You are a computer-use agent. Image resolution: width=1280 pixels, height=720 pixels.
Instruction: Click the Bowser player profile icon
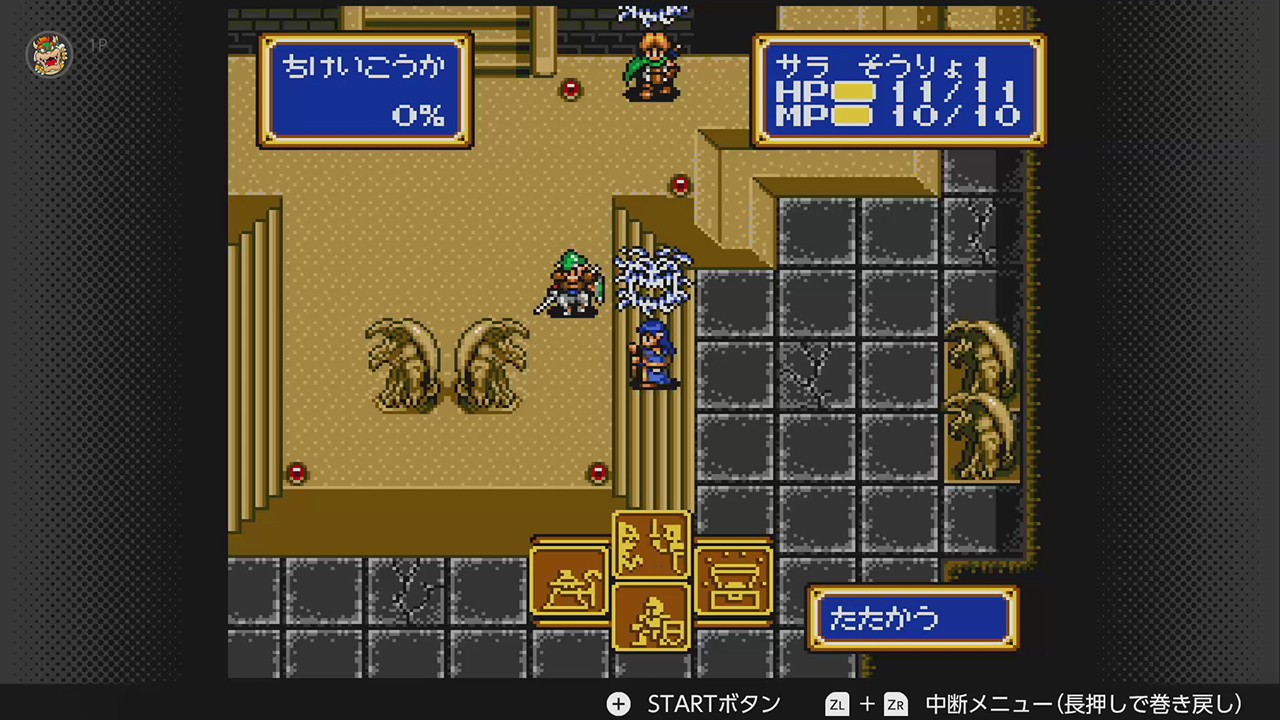point(48,55)
